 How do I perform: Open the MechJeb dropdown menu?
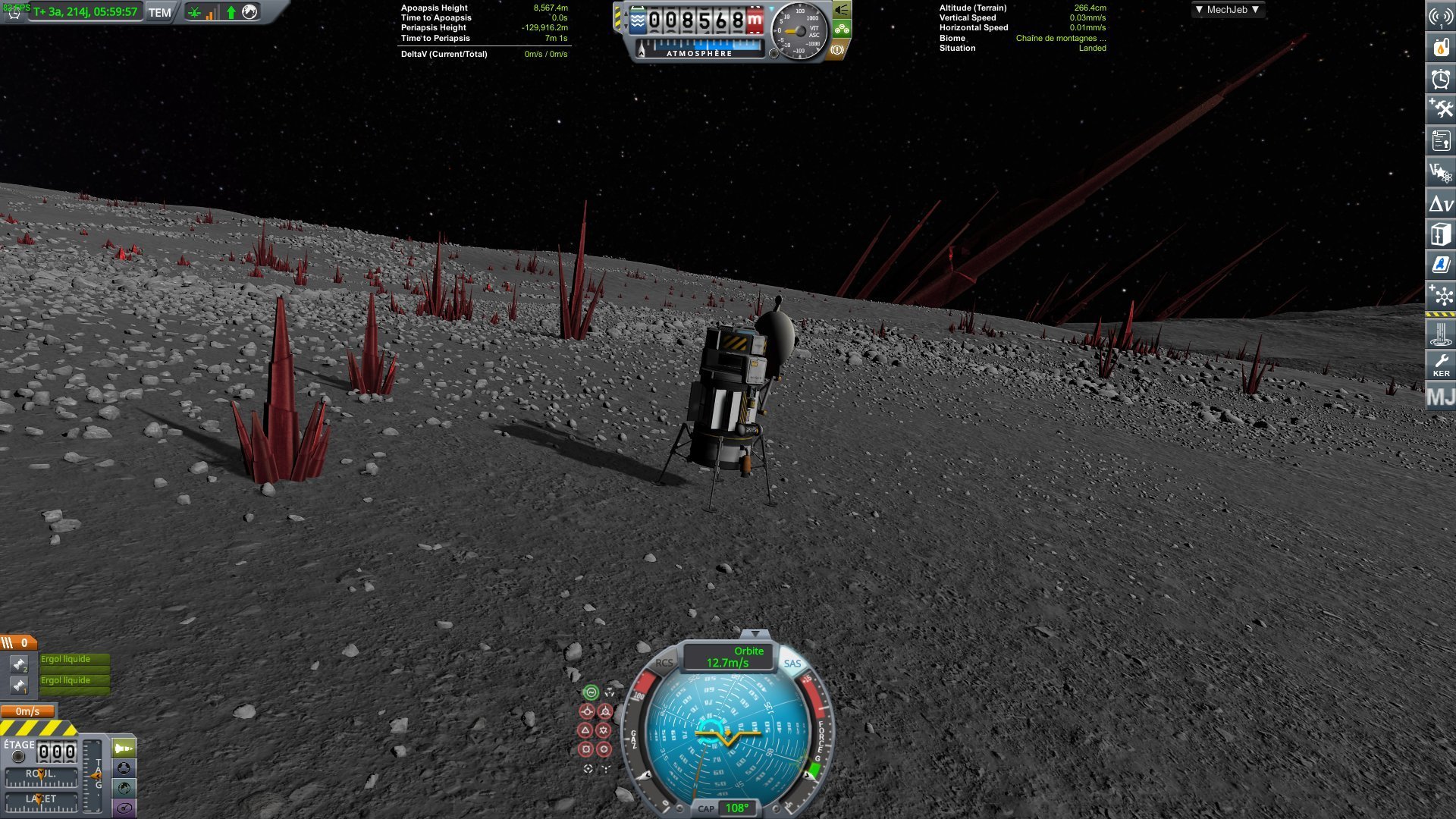click(1226, 10)
